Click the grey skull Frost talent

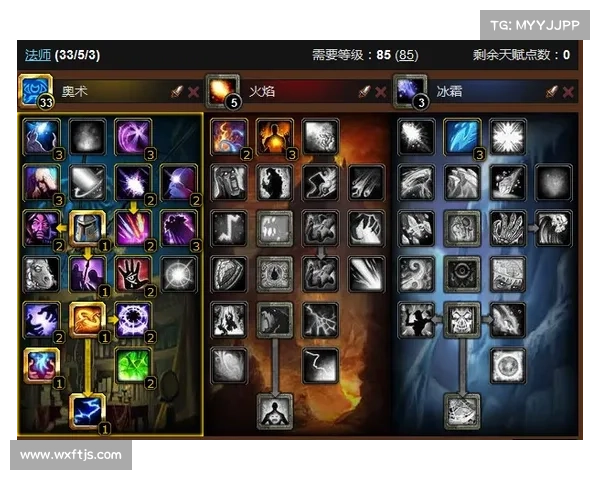pos(462,320)
